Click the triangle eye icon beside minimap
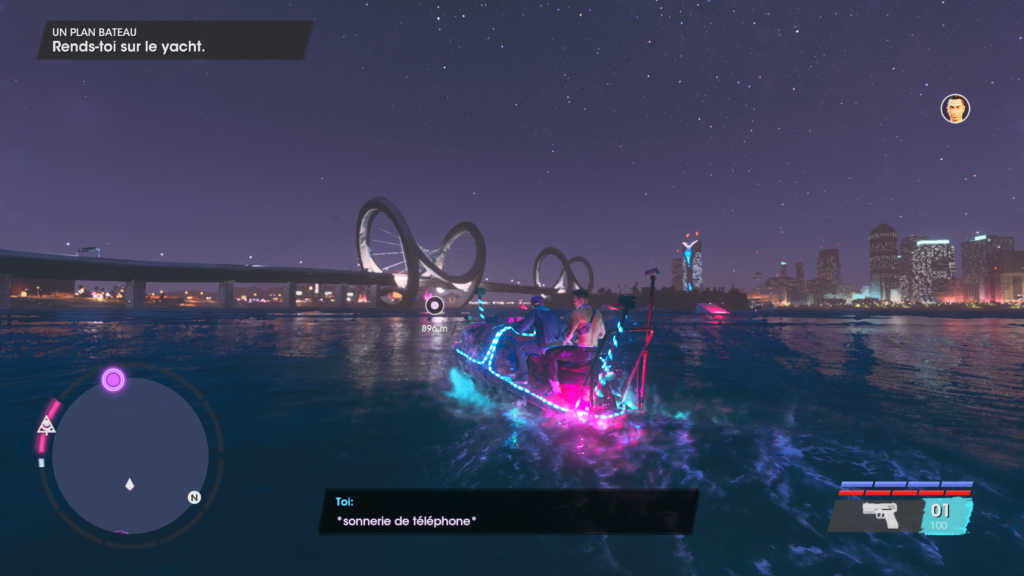This screenshot has height=576, width=1024. 45,425
